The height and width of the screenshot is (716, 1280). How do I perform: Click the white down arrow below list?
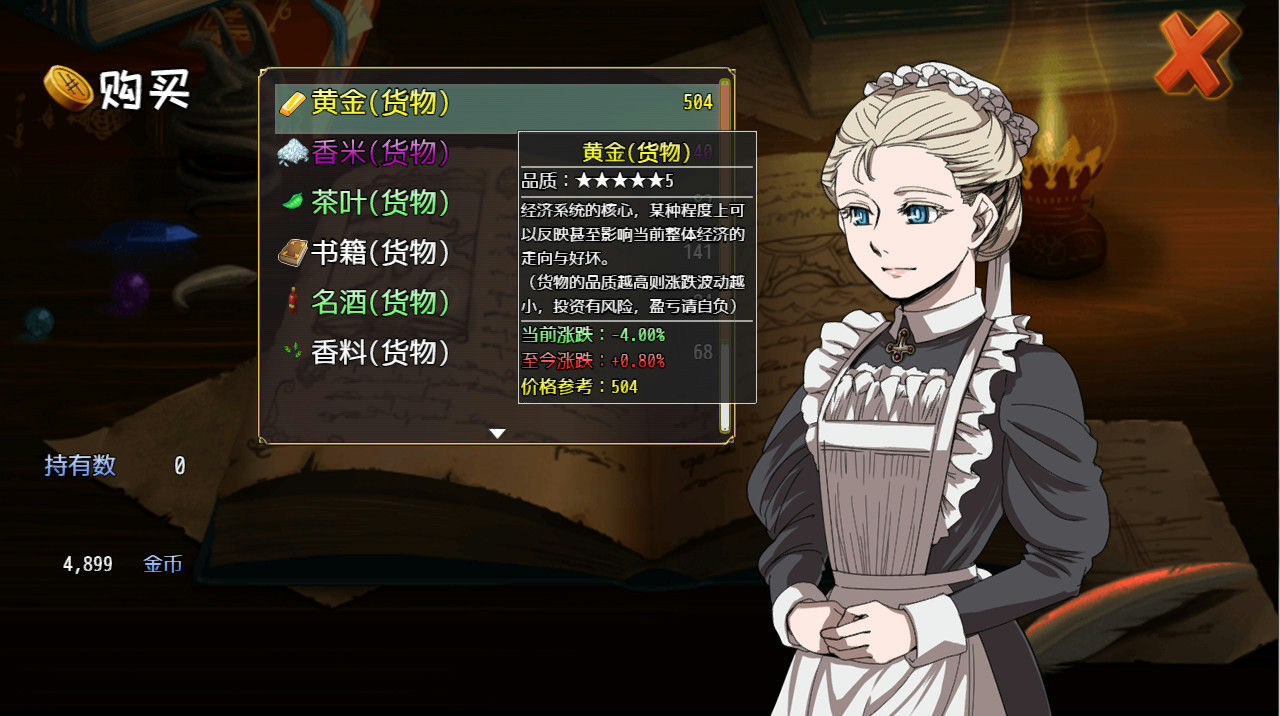[497, 433]
